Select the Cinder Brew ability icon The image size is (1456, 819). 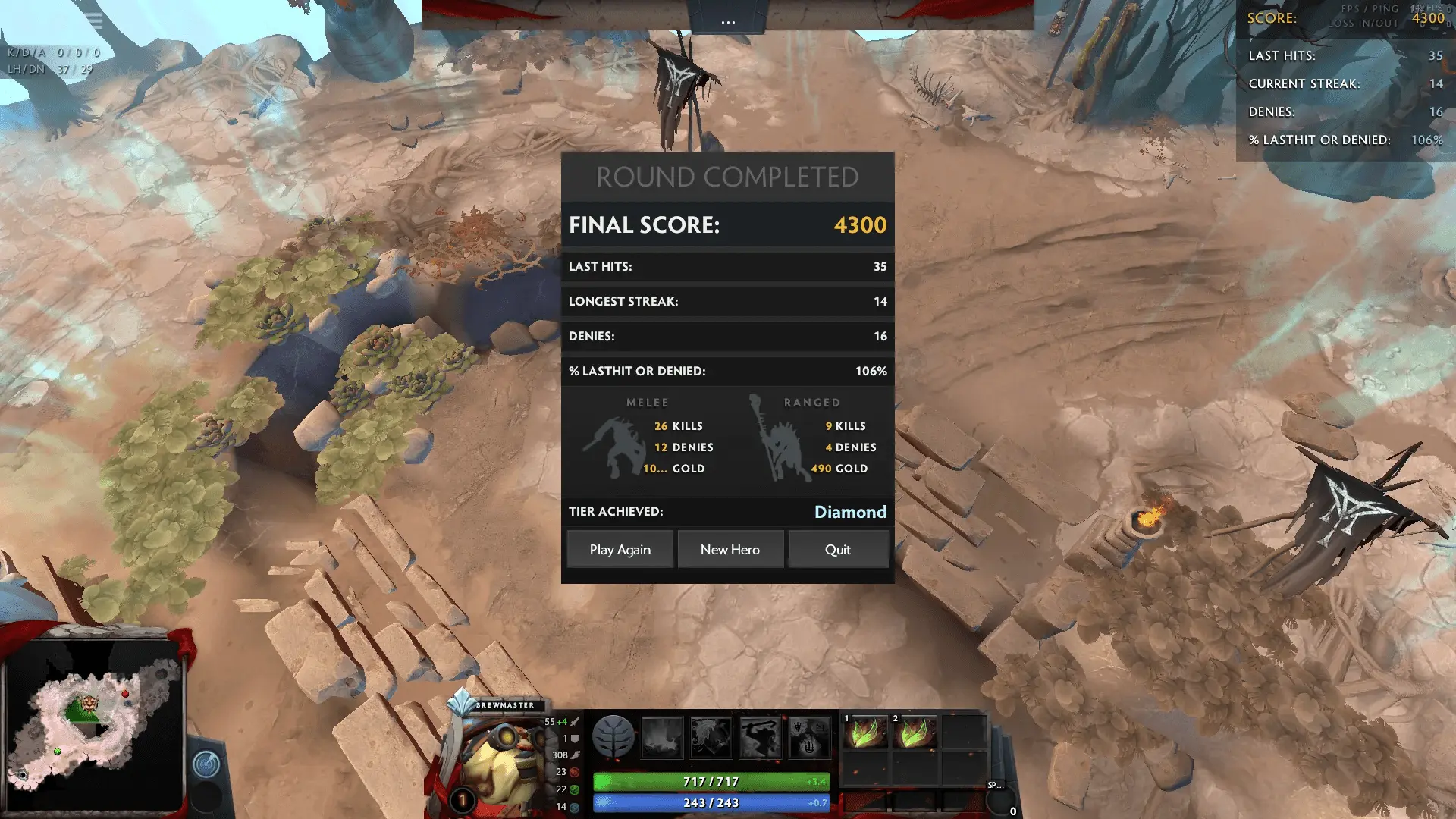pos(711,737)
